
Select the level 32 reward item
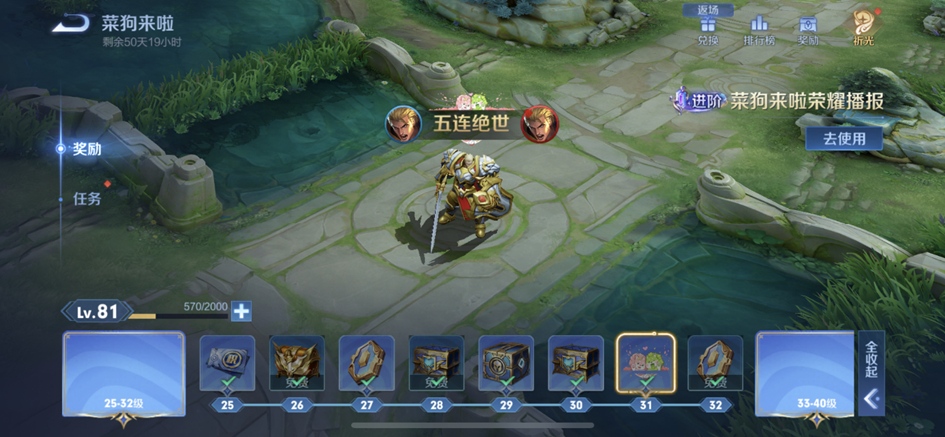(715, 362)
